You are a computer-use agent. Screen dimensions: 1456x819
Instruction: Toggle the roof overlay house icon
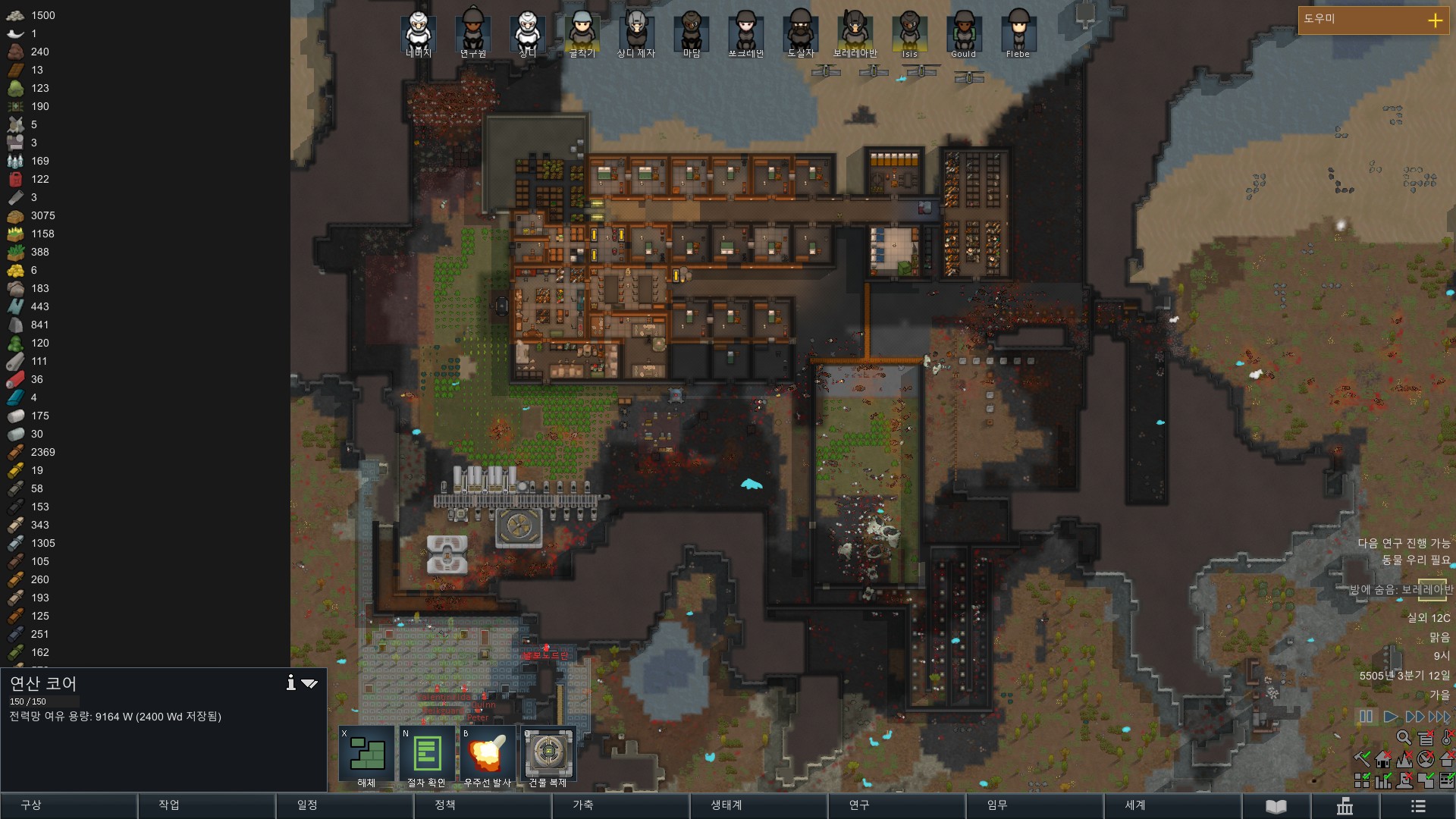coord(1383,759)
